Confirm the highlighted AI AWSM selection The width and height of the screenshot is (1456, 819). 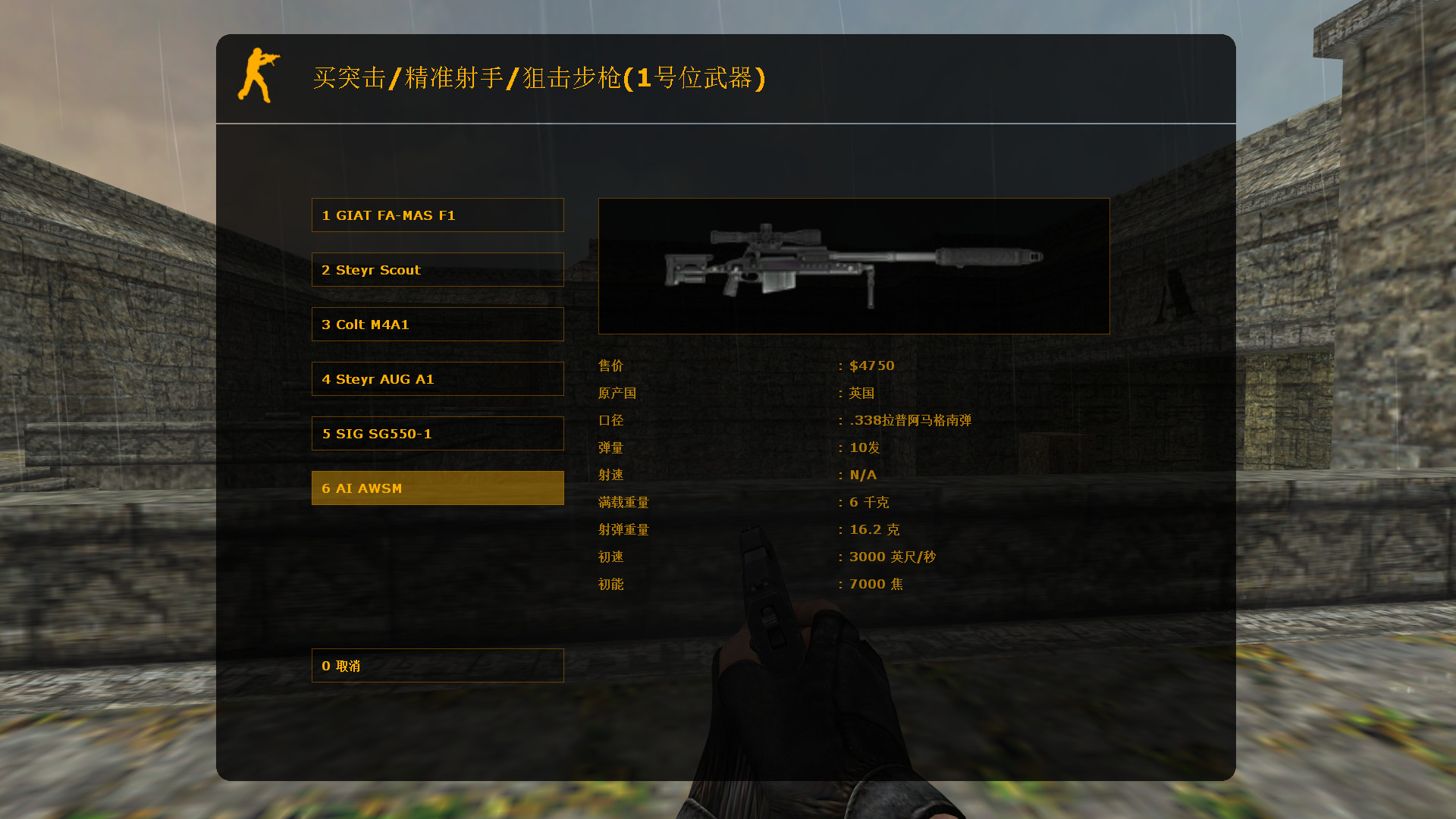click(438, 488)
